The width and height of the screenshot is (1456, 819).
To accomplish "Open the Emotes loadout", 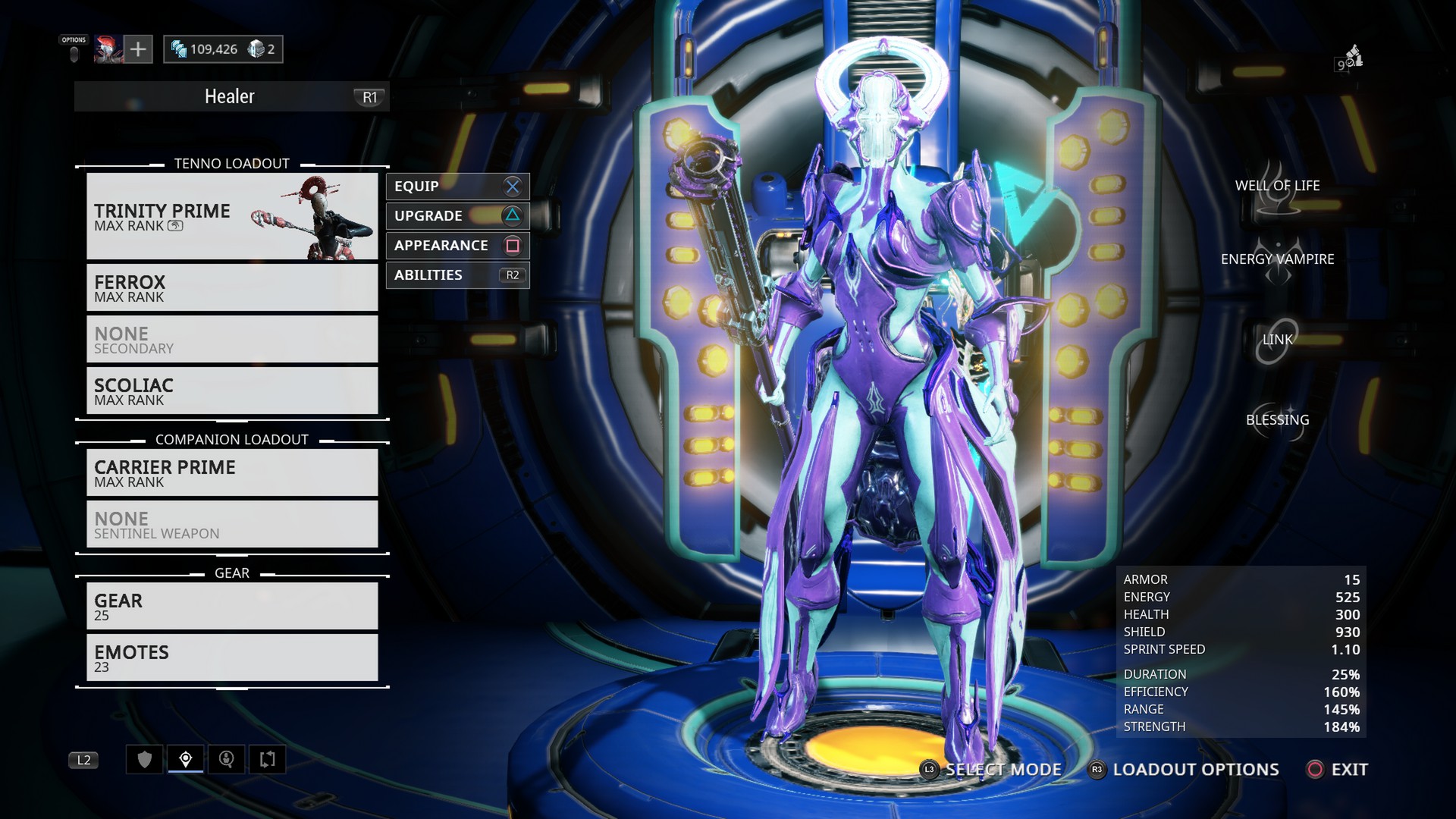I will pos(232,657).
